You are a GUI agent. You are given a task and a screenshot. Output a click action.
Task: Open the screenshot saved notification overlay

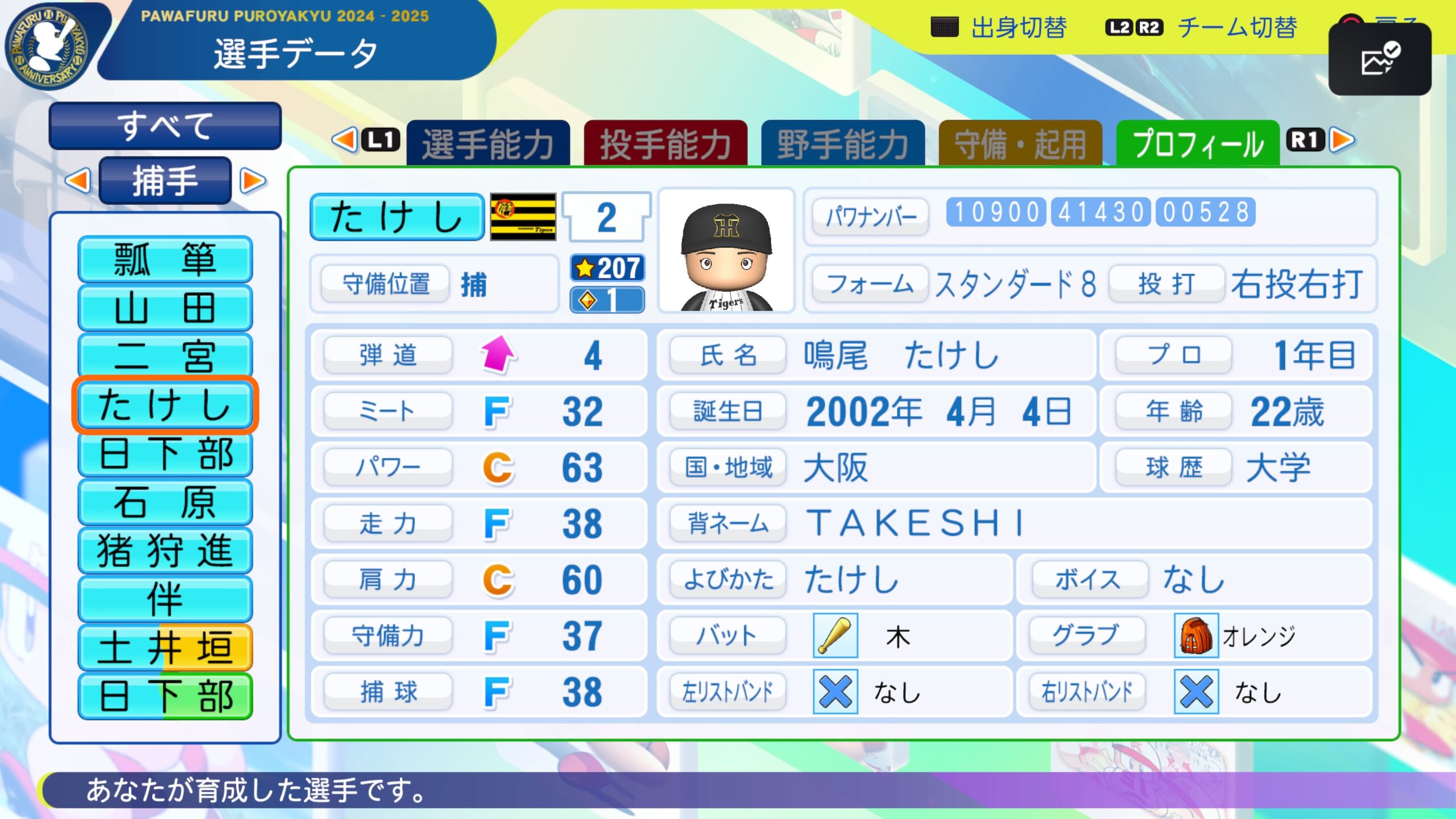[1379, 59]
